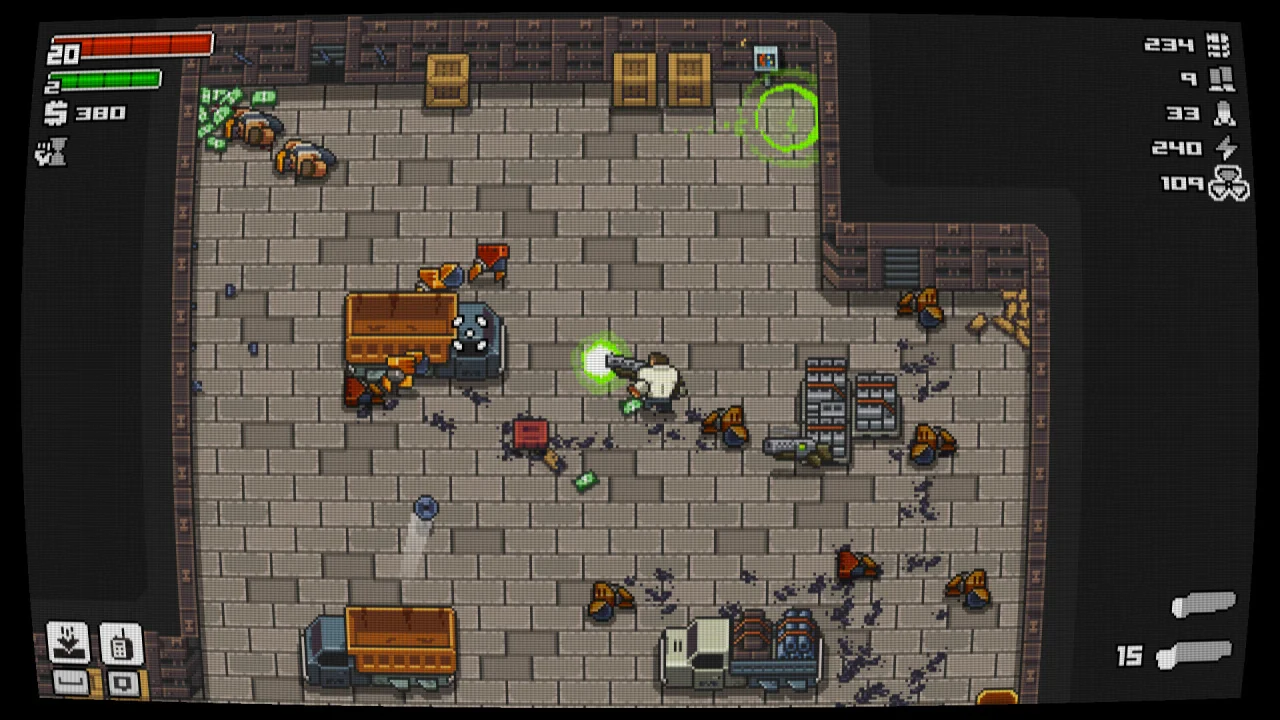The image size is (1280, 720).
Task: Select the bullet ammo type icon
Action: (1217, 45)
